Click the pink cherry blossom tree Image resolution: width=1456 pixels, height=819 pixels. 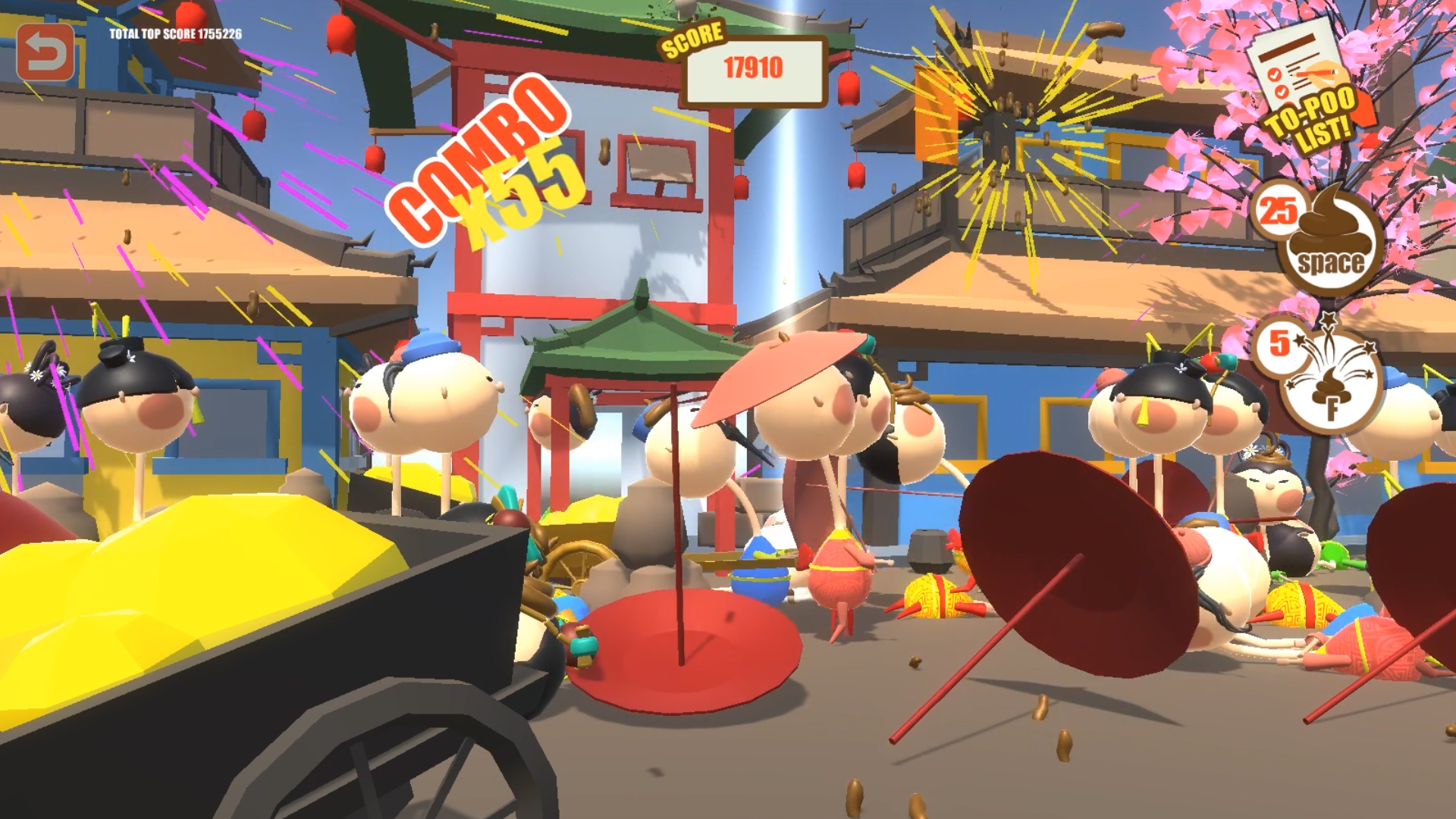1418,152
